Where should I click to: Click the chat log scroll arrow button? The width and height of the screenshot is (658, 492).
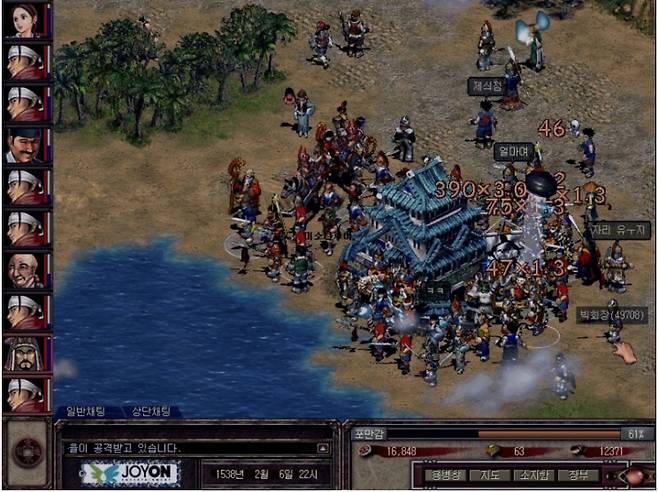pyautogui.click(x=322, y=449)
